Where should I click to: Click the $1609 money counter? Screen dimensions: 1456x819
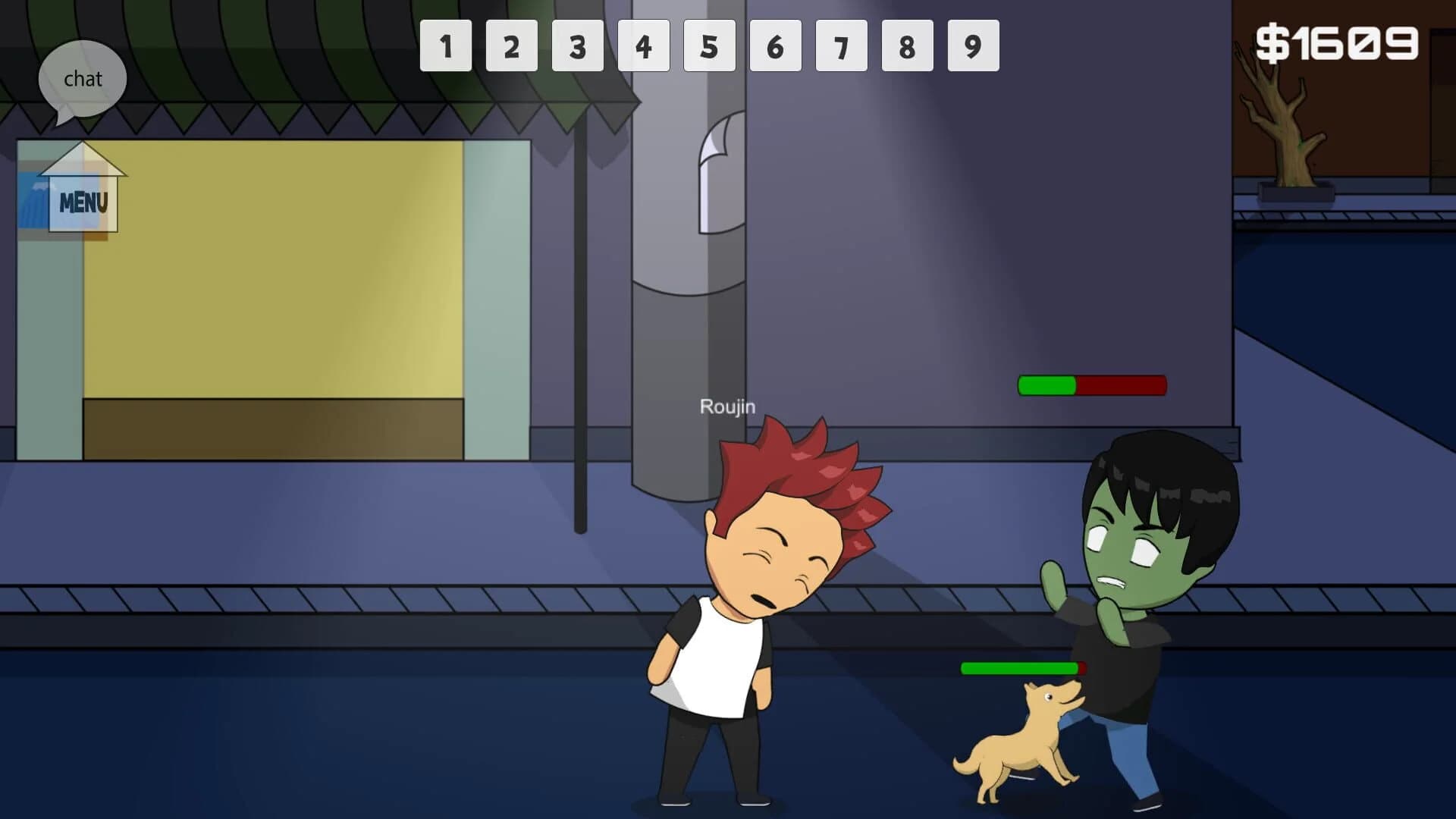(1337, 42)
